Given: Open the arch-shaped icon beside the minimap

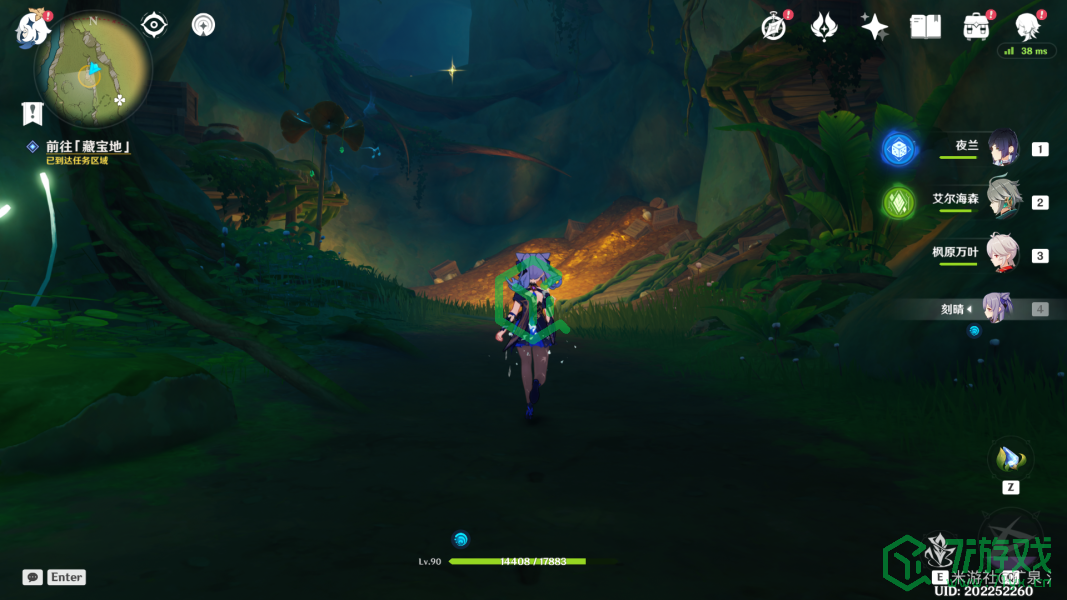Looking at the screenshot, I should click(x=204, y=25).
